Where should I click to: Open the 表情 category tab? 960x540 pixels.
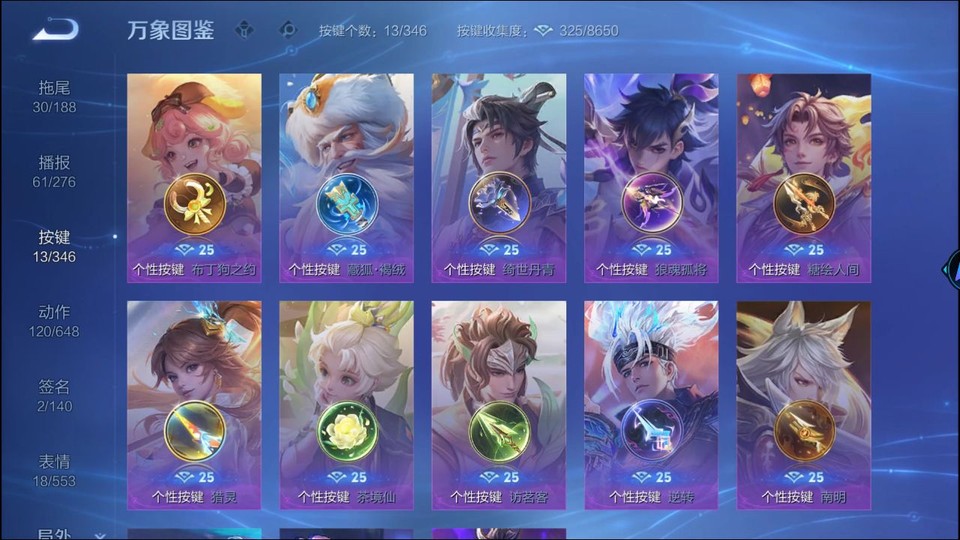54,470
